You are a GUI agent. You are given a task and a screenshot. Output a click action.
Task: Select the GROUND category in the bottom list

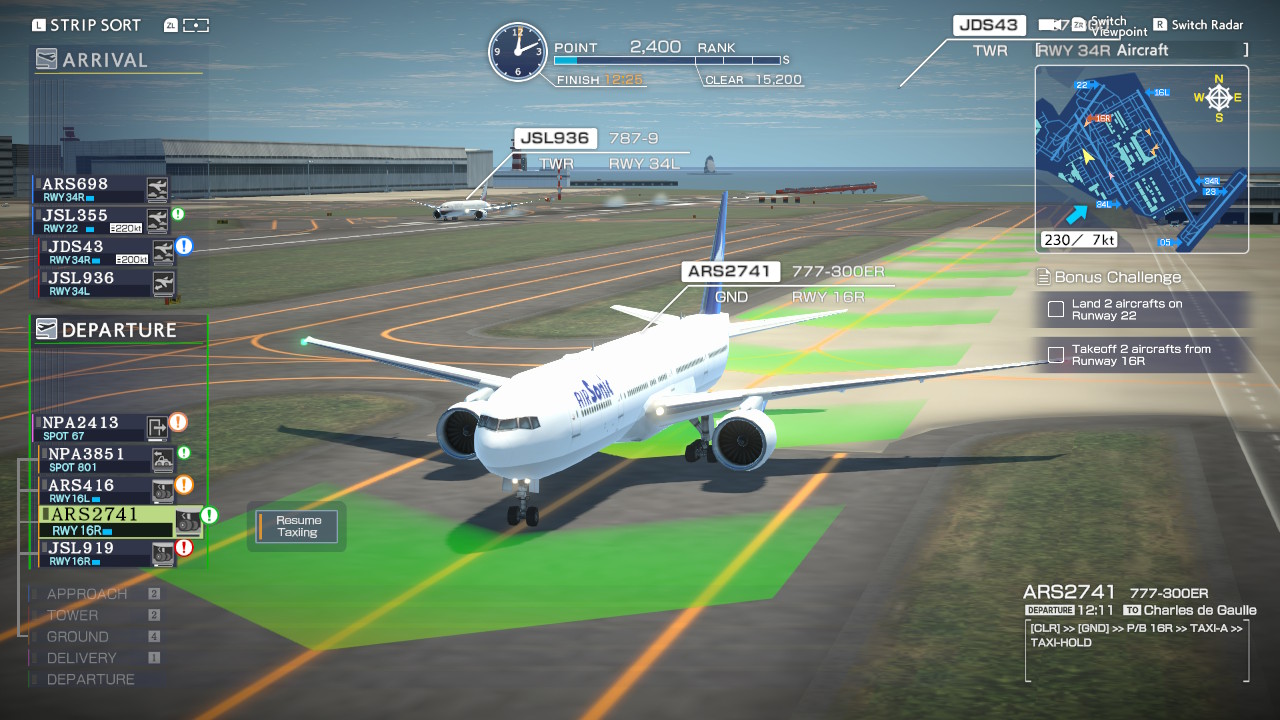tap(77, 636)
